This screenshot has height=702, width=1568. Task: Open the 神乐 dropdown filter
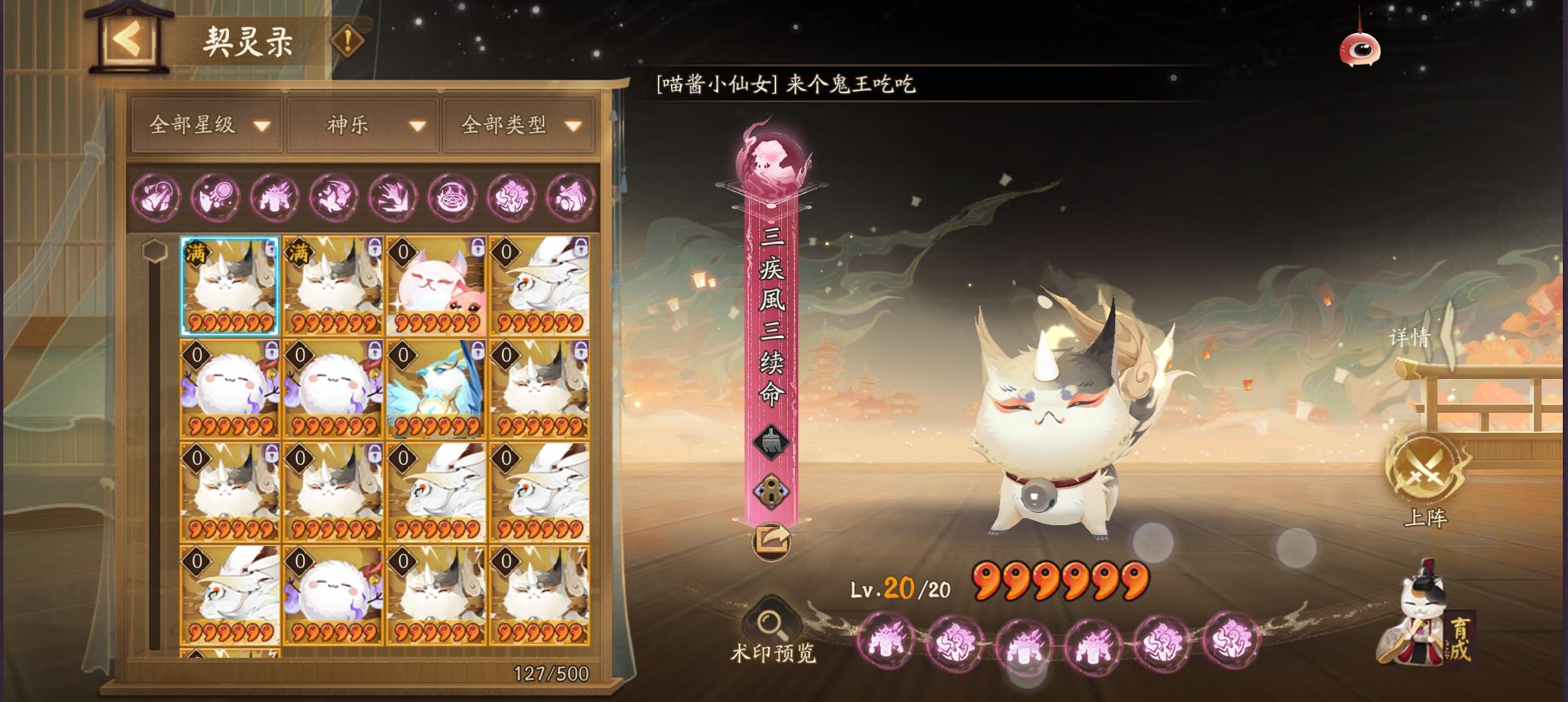(361, 127)
